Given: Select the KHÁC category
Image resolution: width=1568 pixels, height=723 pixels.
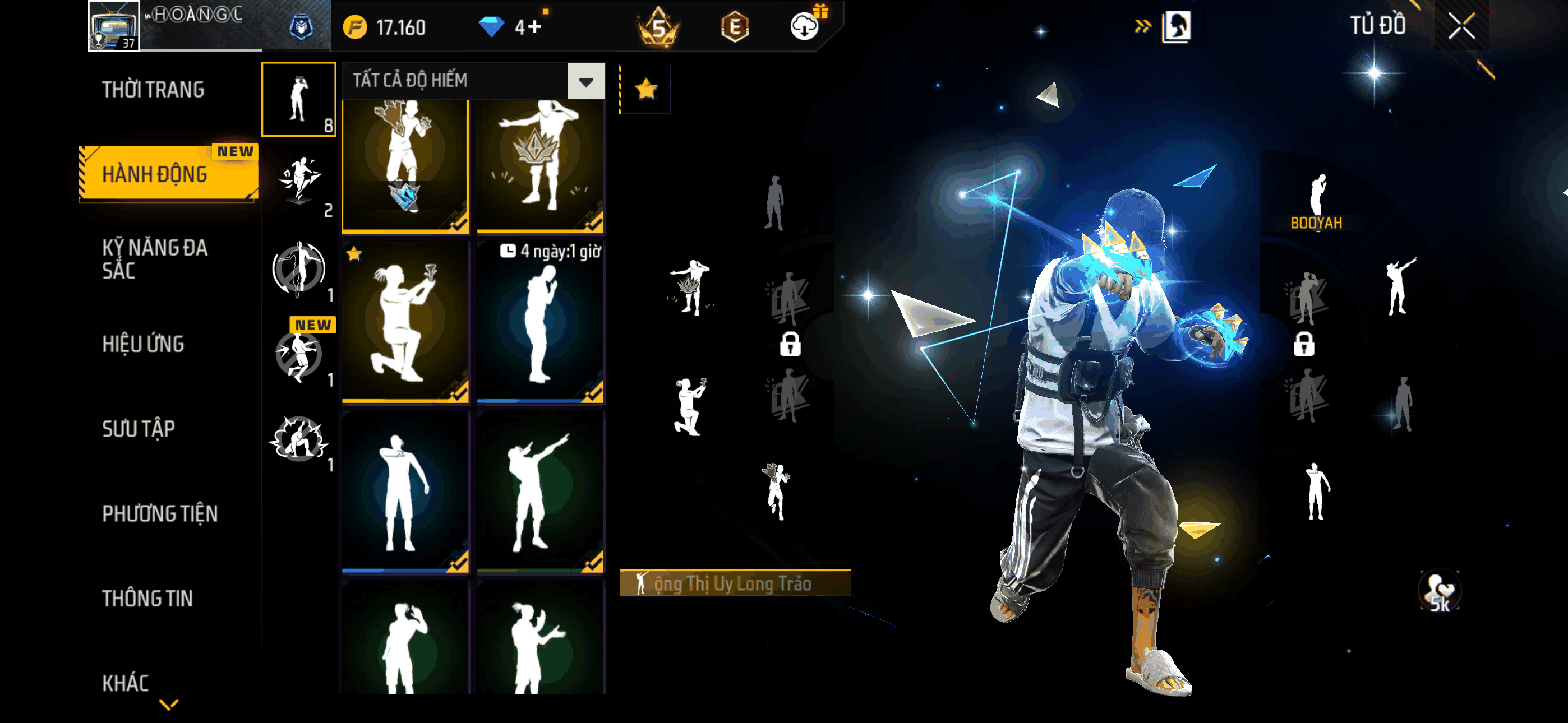Looking at the screenshot, I should click(126, 683).
